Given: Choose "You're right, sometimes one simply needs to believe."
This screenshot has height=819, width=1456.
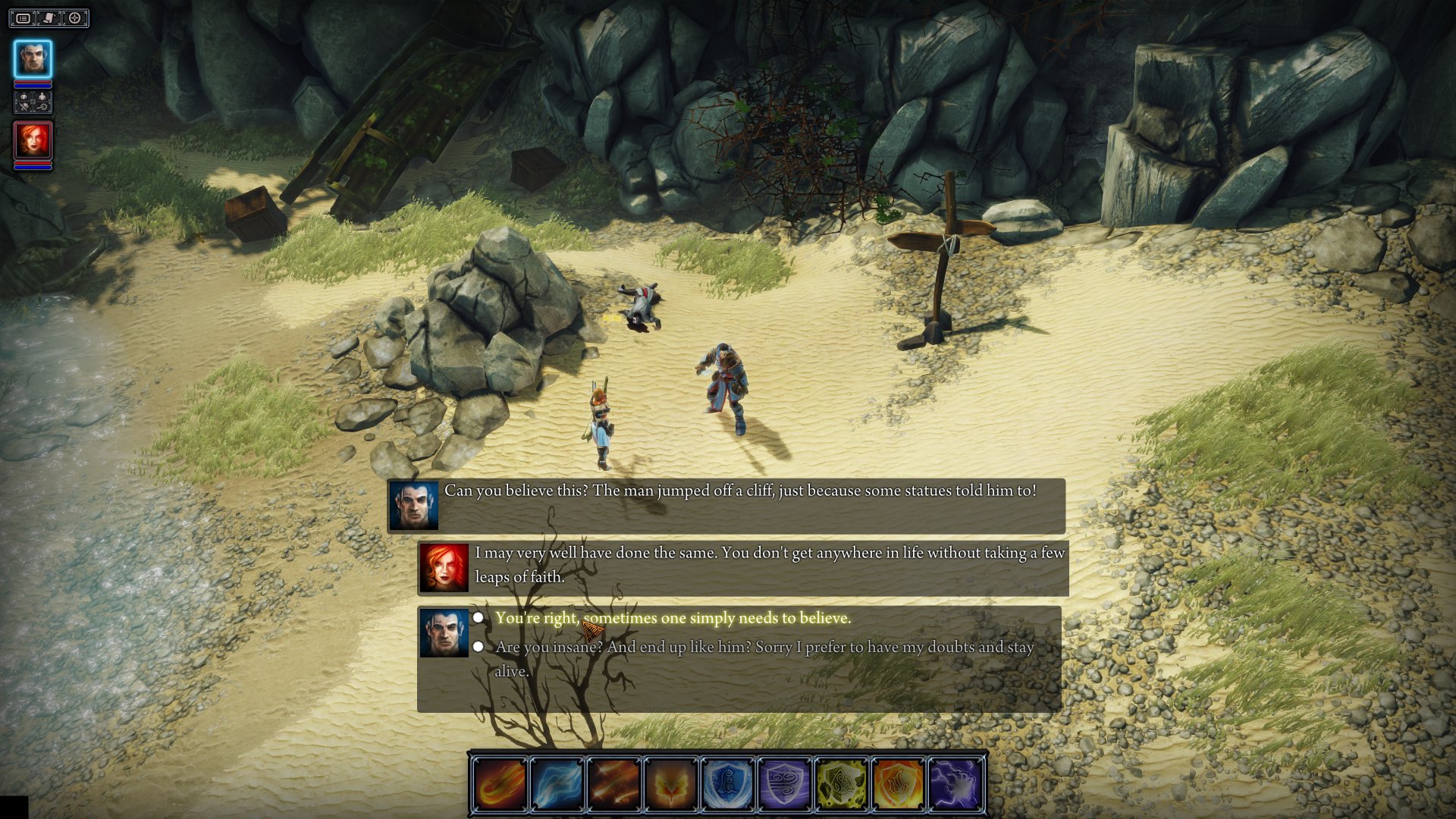Looking at the screenshot, I should tap(672, 618).
